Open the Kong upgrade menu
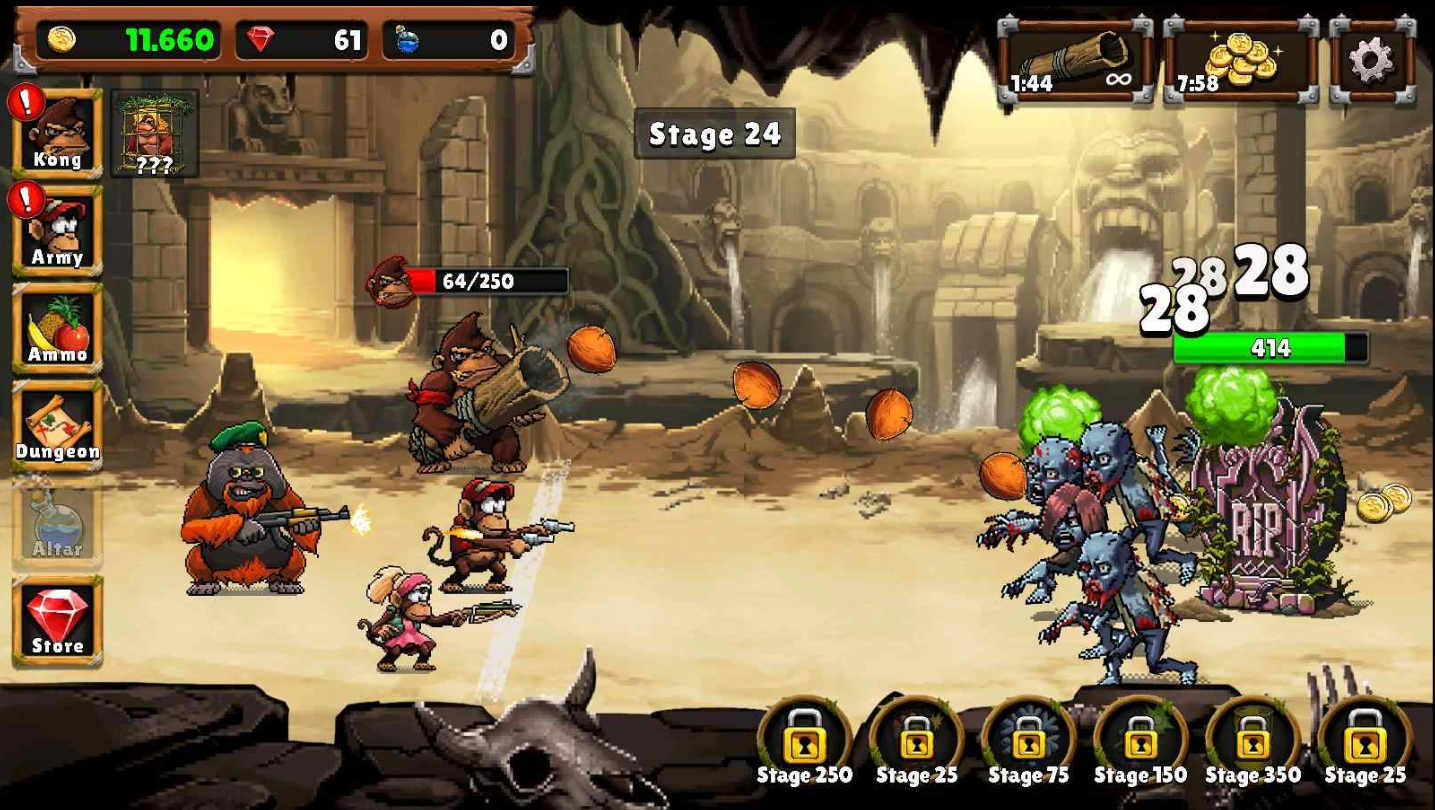Image resolution: width=1435 pixels, height=810 pixels. pos(57,133)
